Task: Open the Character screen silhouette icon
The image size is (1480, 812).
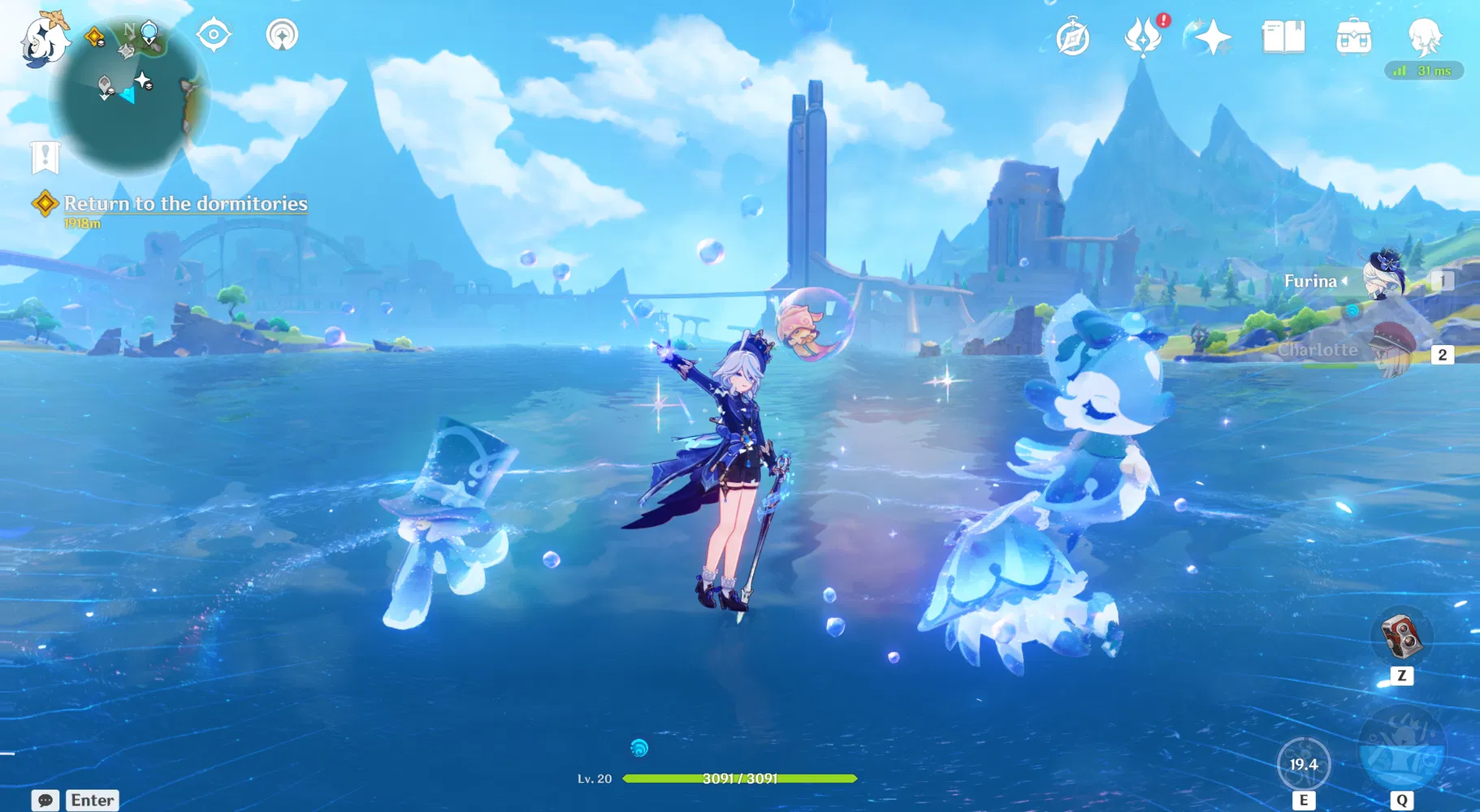Action: (1426, 36)
